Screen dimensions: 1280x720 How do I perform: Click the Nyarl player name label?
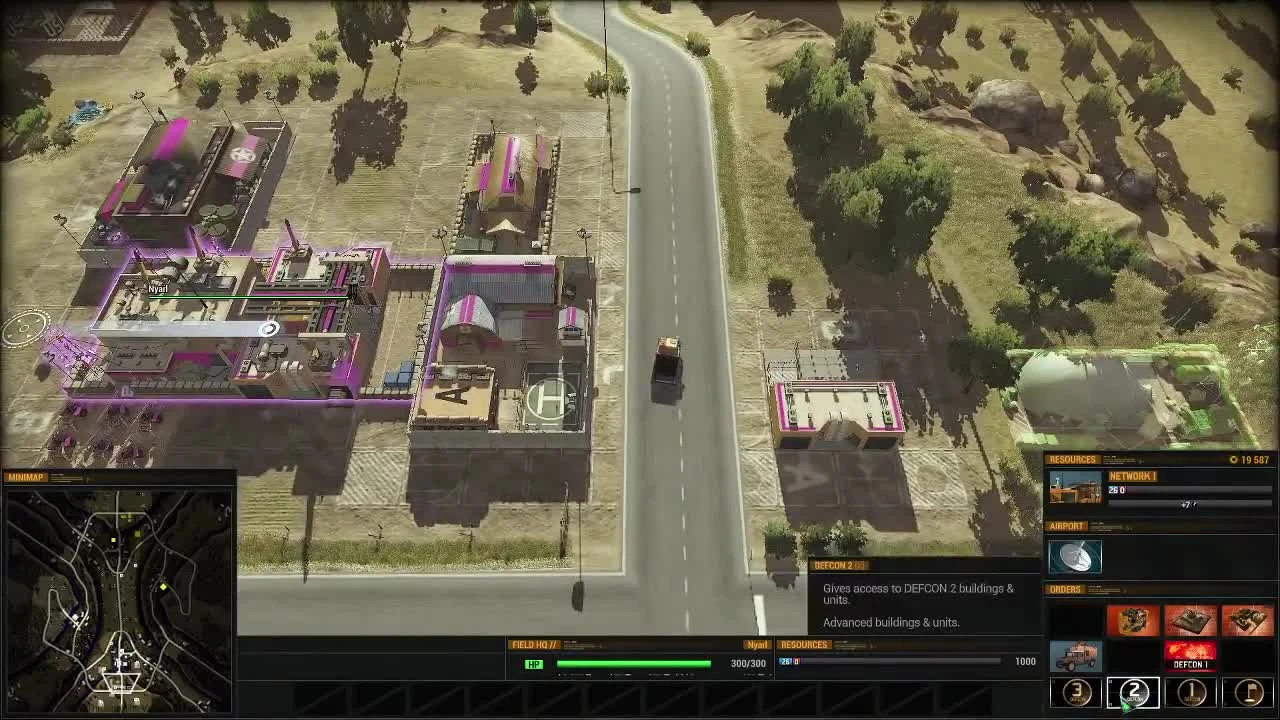point(756,645)
